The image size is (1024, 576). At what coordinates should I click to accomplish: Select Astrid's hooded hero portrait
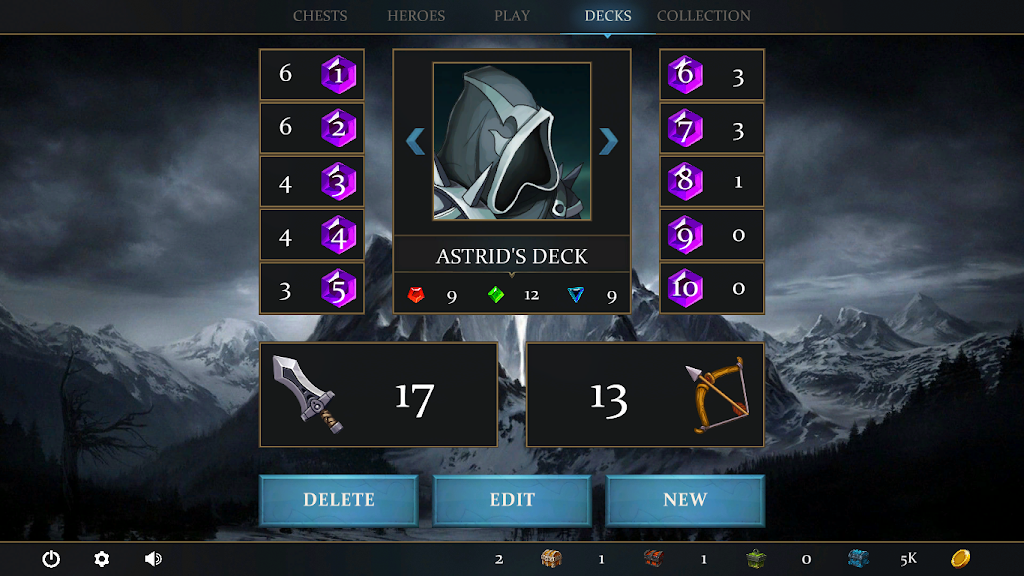coord(512,141)
